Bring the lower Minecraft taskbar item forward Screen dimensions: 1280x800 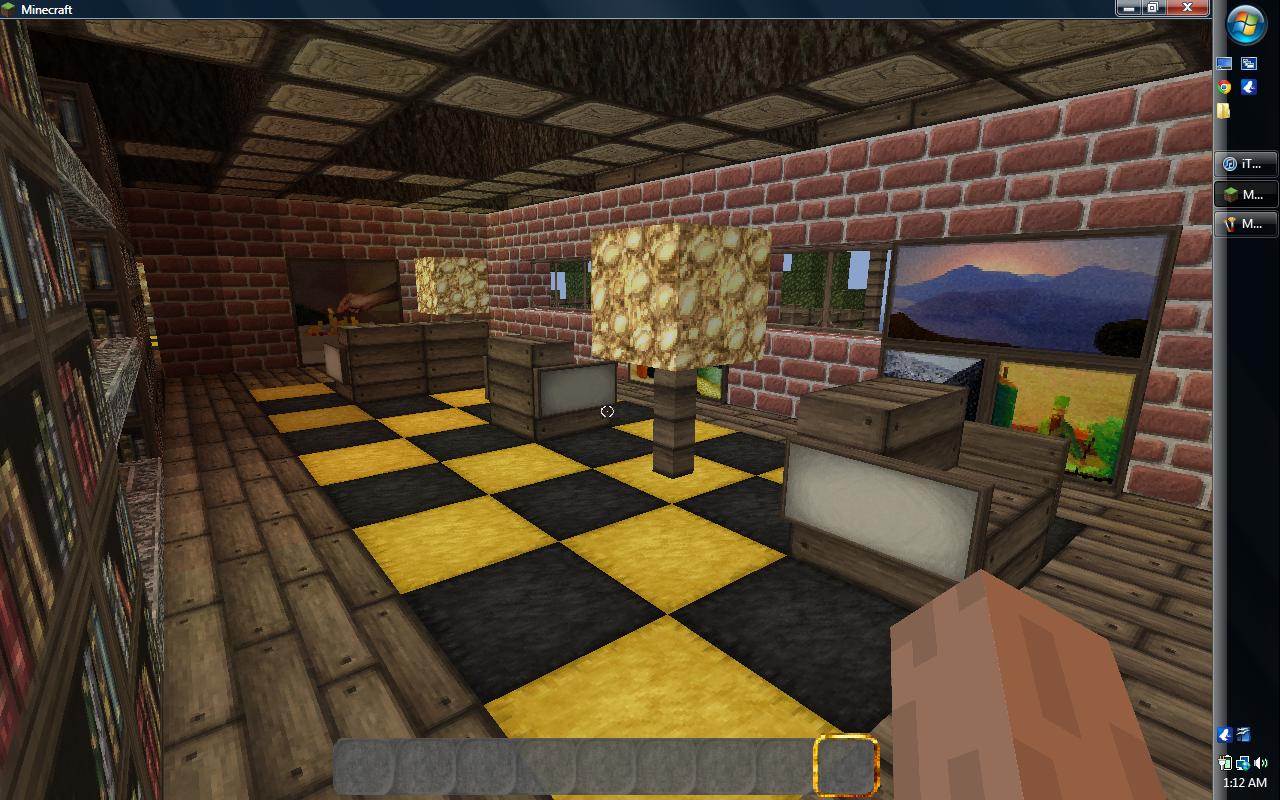click(x=1244, y=222)
